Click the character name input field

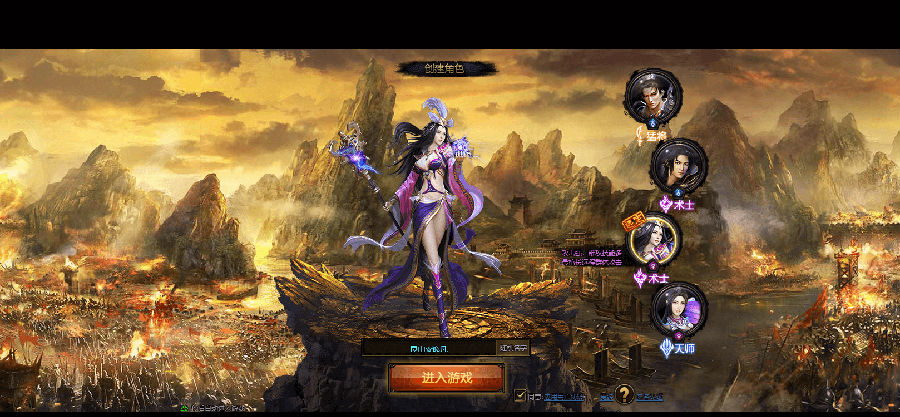coord(430,348)
